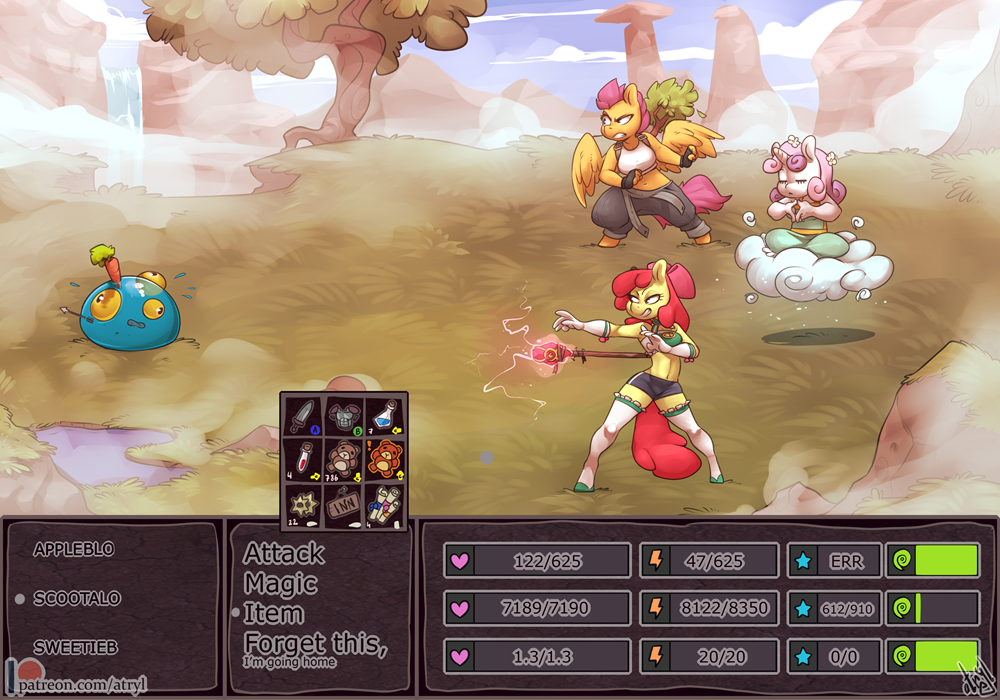
Task: Choose the chest armor slot
Action: pos(344,415)
